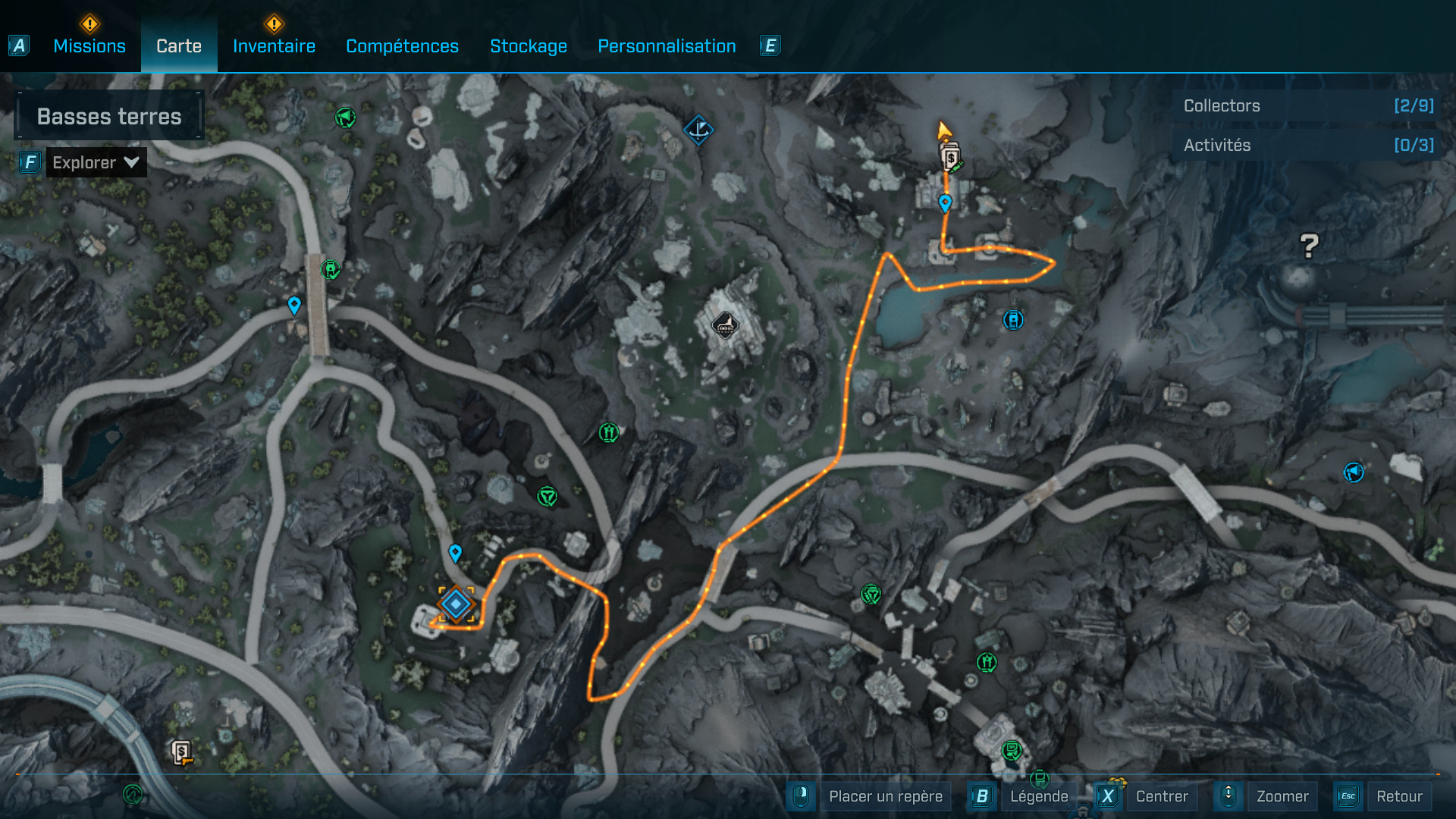Choose the Retour button

click(x=1398, y=796)
